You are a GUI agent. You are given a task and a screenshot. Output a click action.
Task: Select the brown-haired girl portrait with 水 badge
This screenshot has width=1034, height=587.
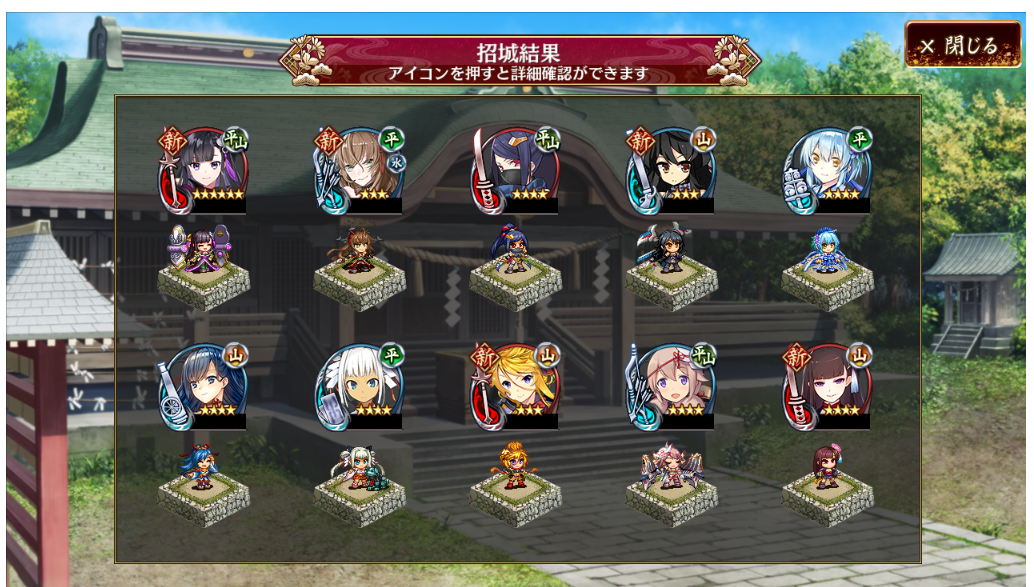click(x=360, y=169)
